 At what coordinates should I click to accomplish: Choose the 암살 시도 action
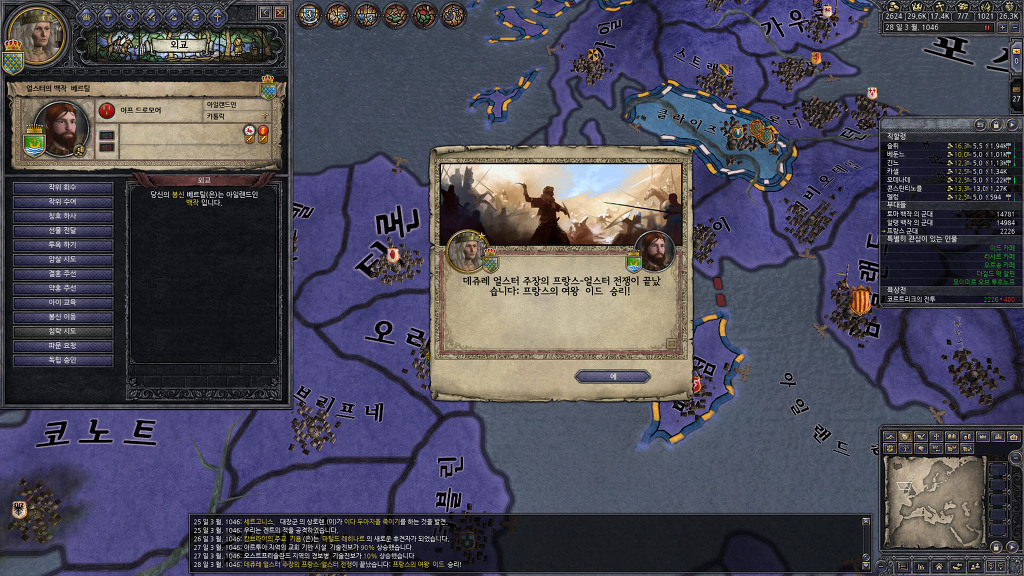[x=63, y=259]
